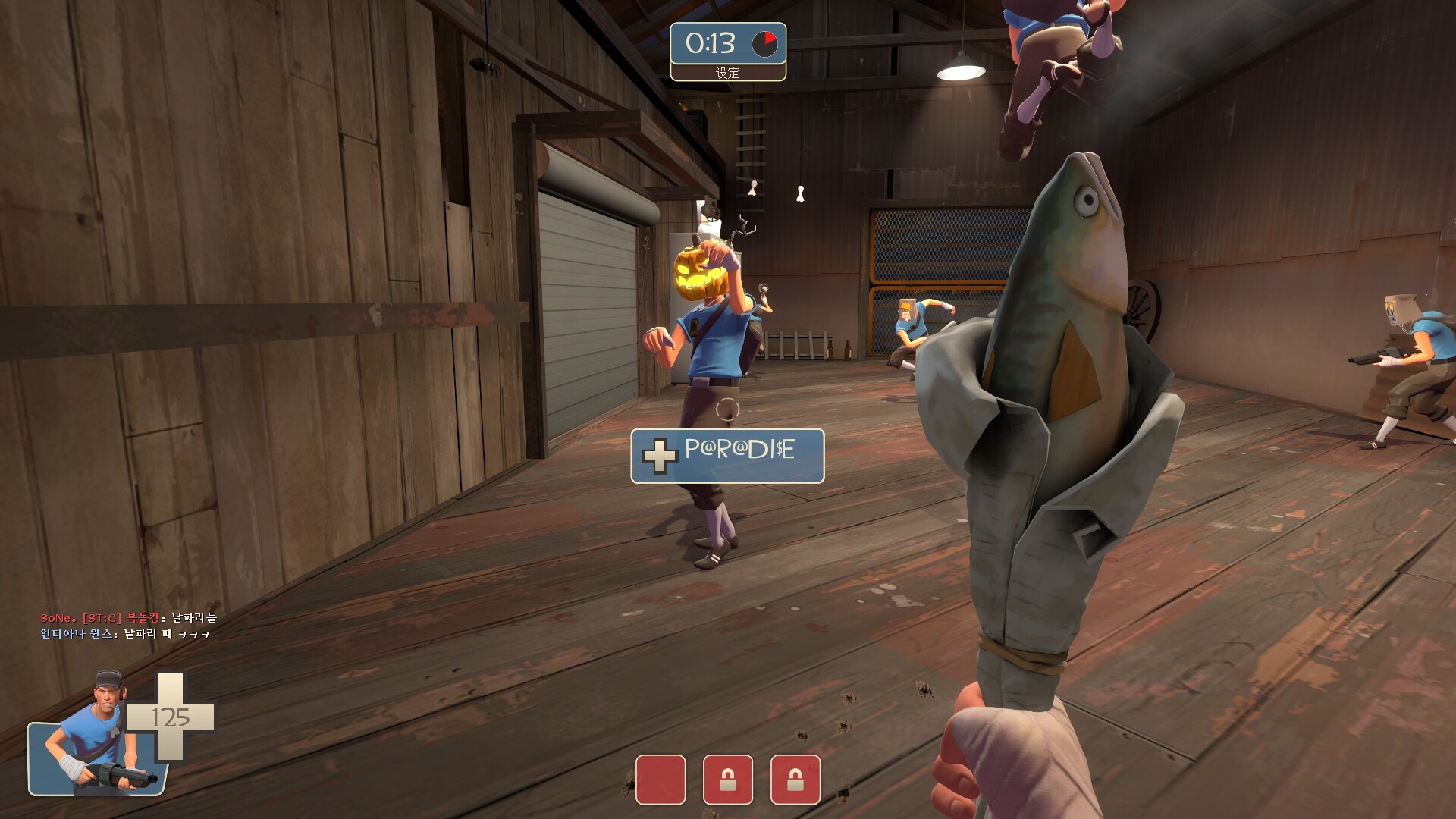The width and height of the screenshot is (1456, 819).
Task: Select the unlocked red control point icon
Action: pyautogui.click(x=660, y=779)
